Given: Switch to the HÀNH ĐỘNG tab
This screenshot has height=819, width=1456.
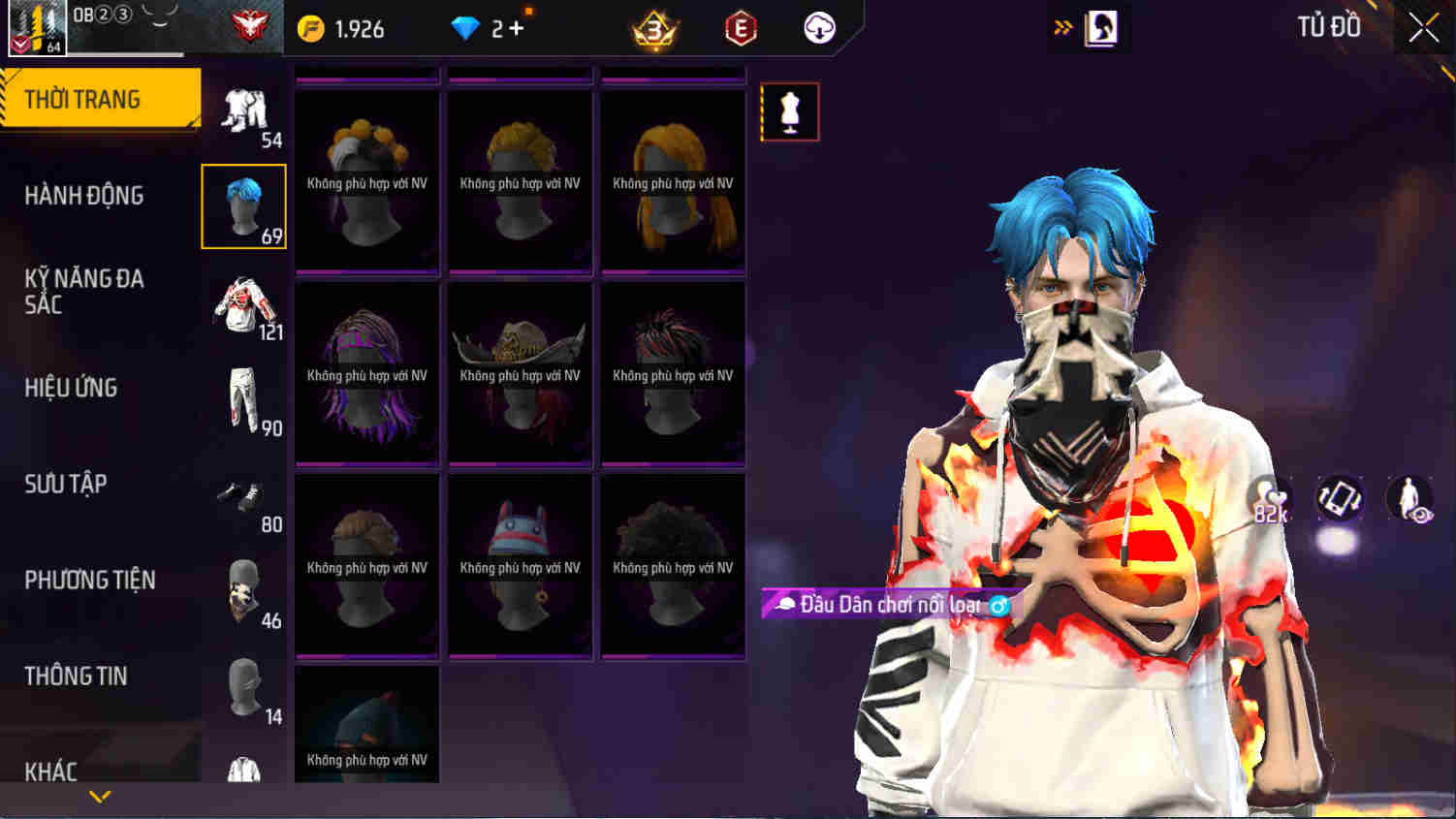Looking at the screenshot, I should click(83, 195).
